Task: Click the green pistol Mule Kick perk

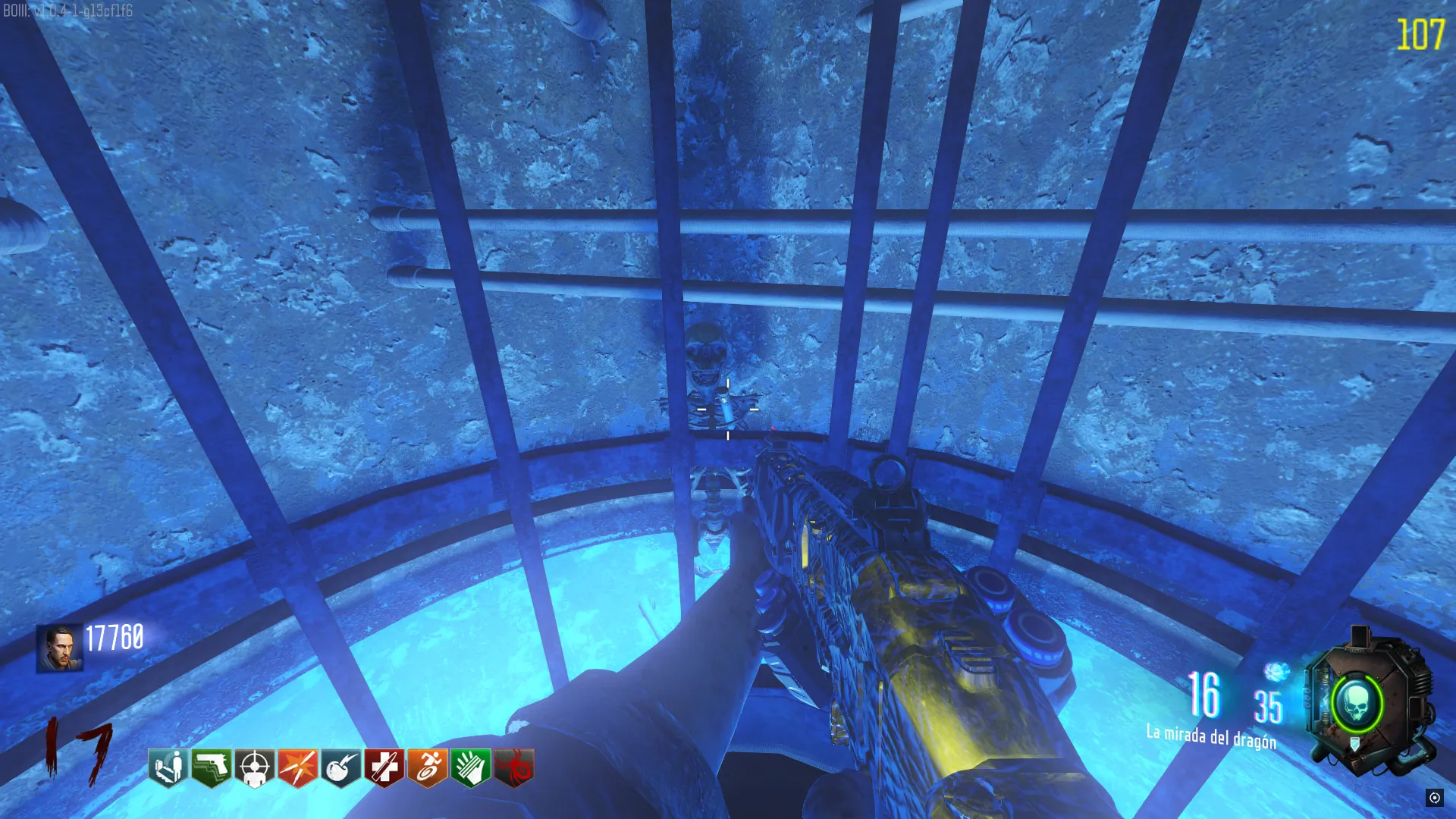Action: tap(212, 767)
